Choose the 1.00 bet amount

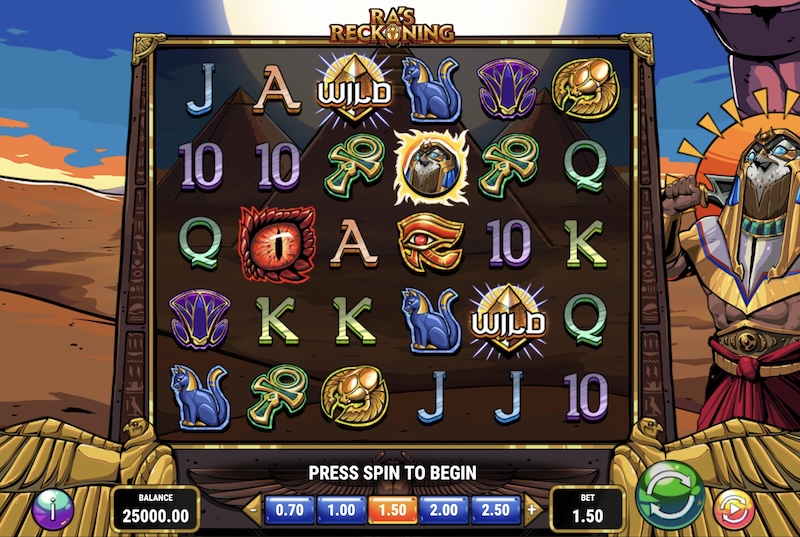342,509
